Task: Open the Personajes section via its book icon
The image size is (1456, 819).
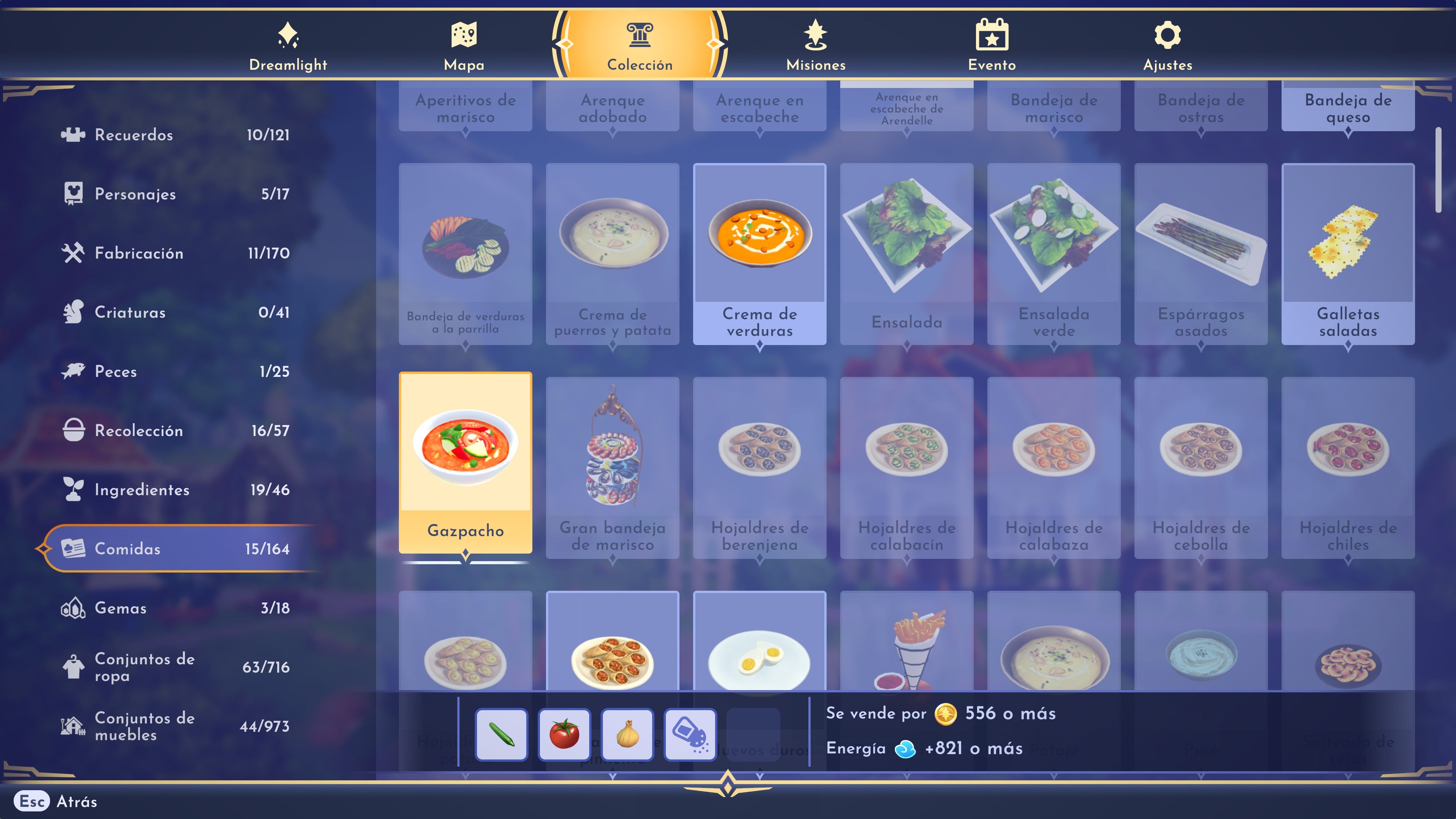Action: (73, 194)
